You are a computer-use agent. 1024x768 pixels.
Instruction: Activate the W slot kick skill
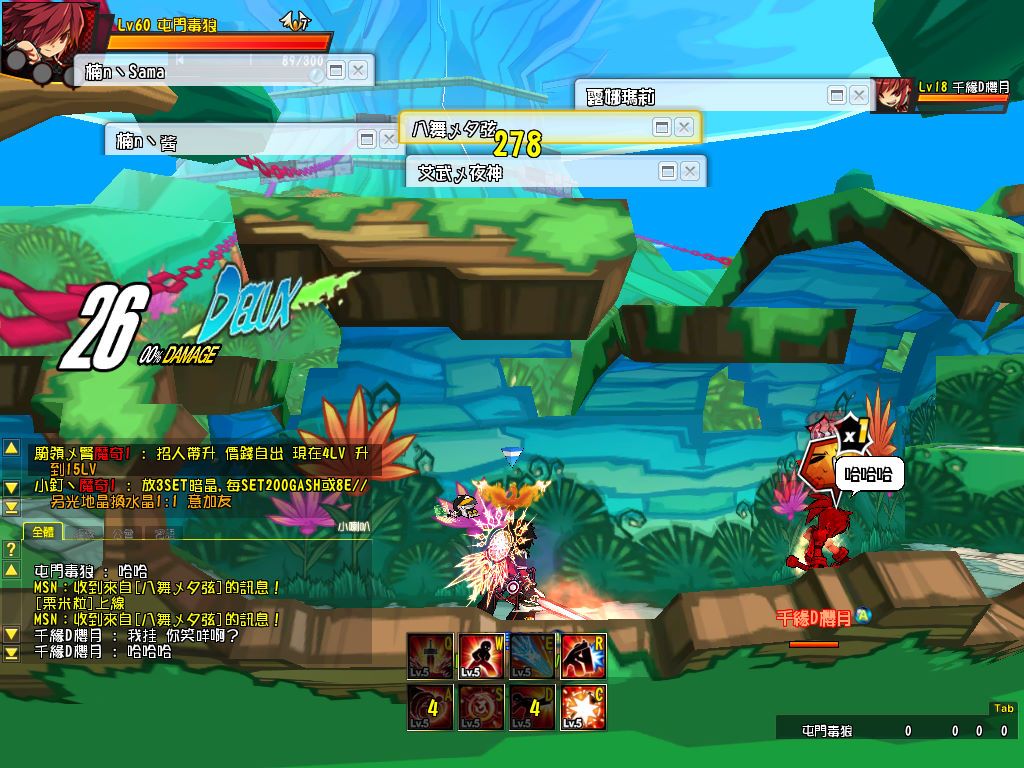click(481, 657)
